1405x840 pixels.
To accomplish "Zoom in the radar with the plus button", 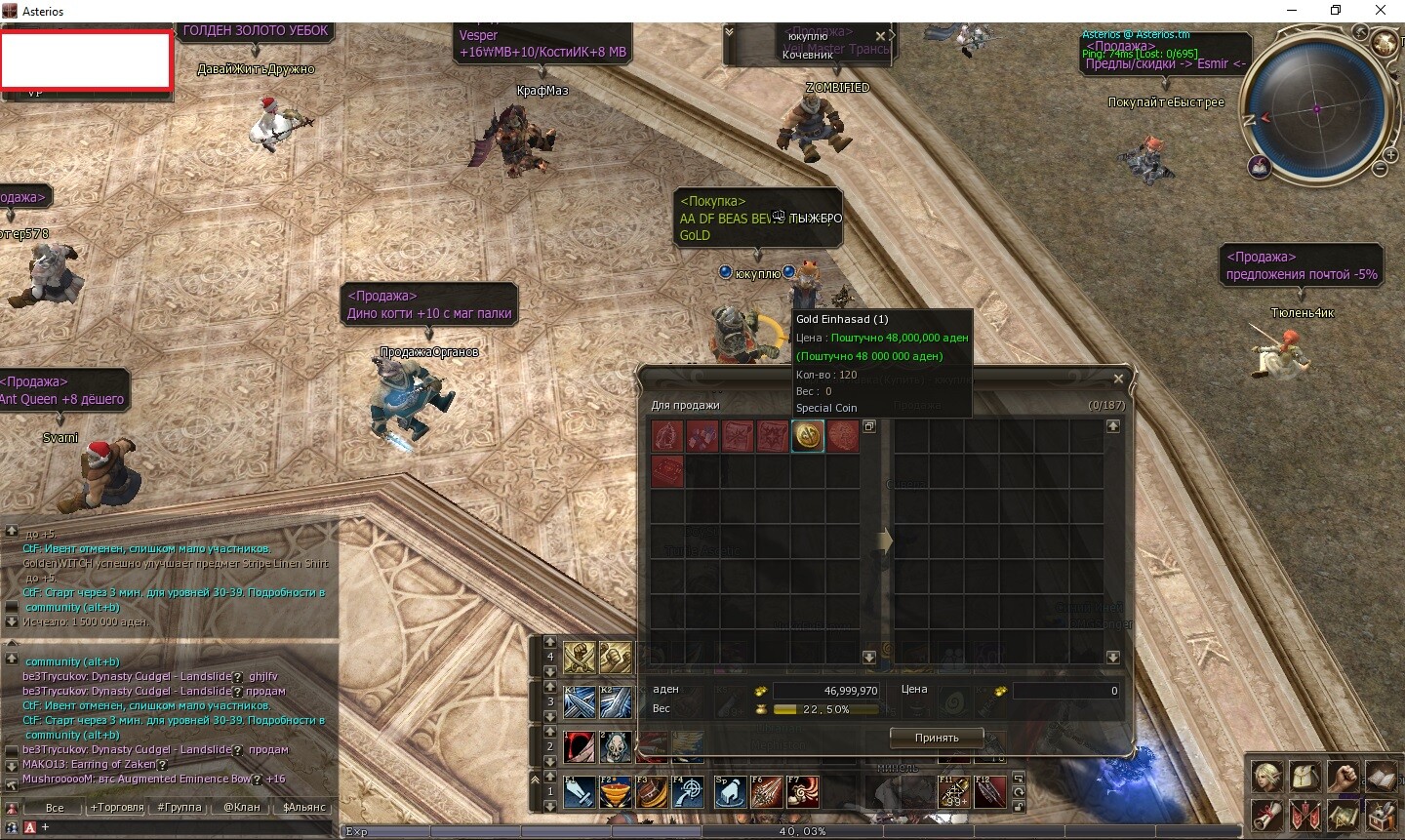I will pos(1392,154).
